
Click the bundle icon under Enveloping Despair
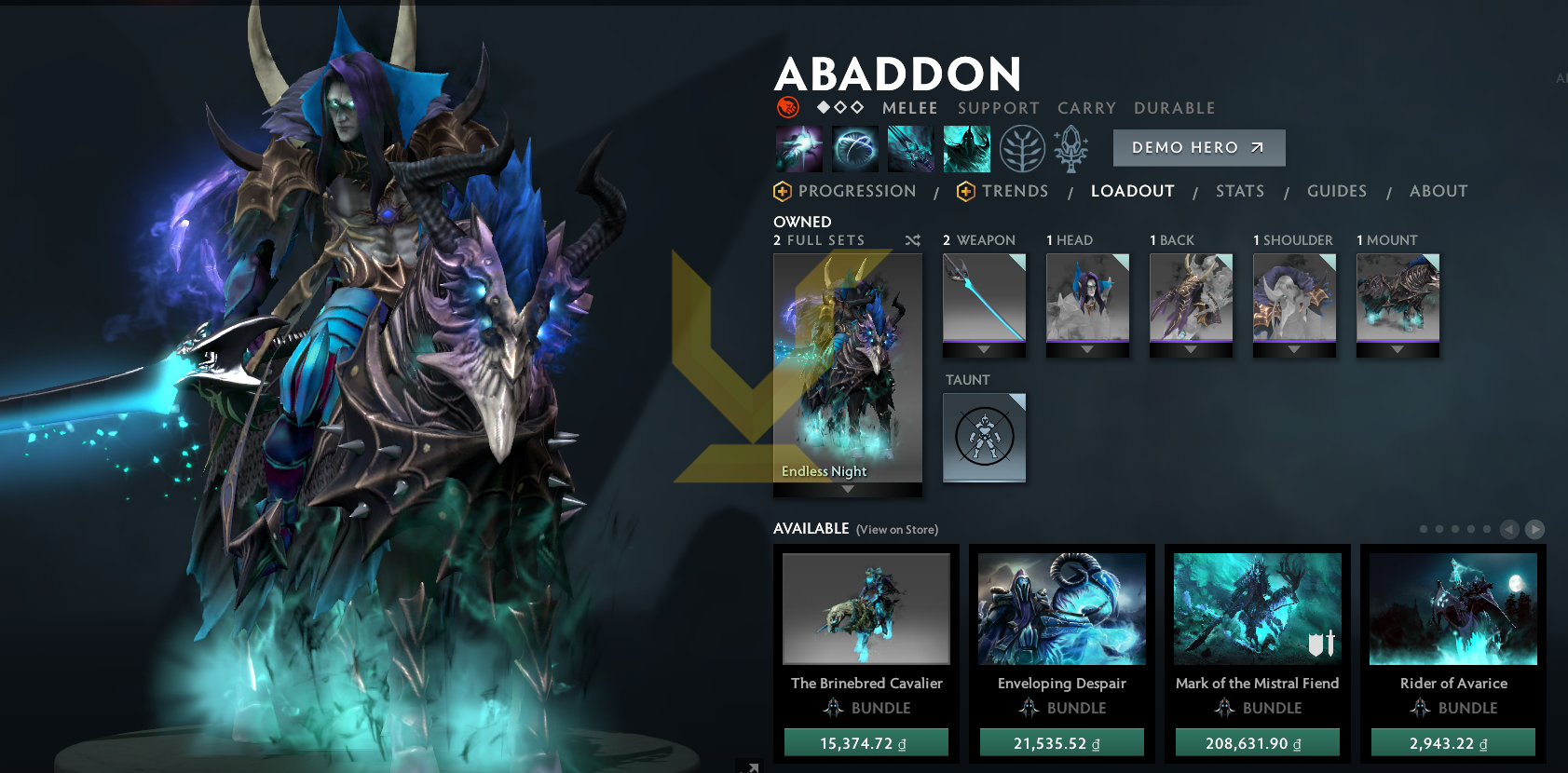pyautogui.click(x=1028, y=708)
